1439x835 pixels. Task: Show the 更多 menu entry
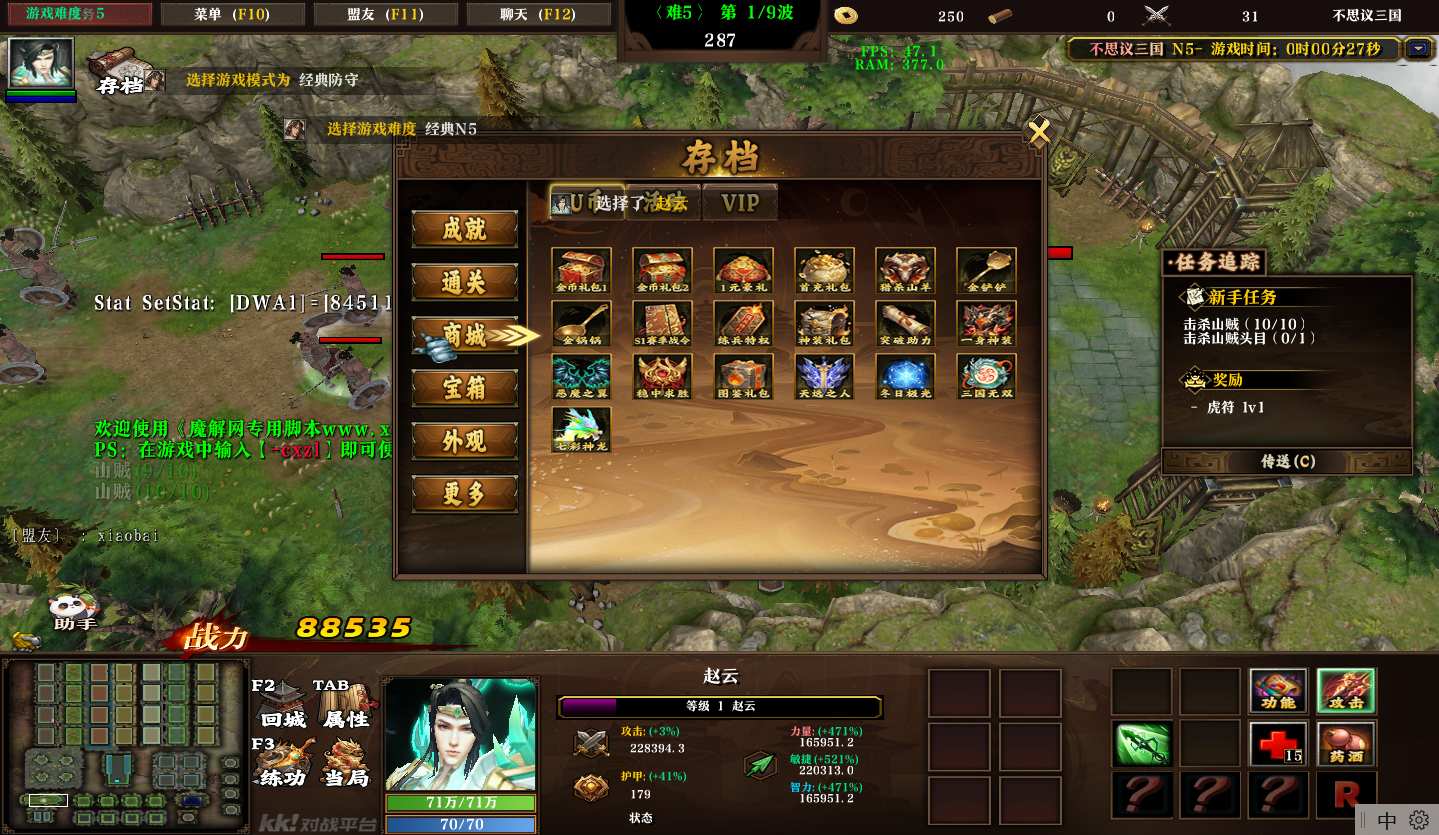pos(465,494)
